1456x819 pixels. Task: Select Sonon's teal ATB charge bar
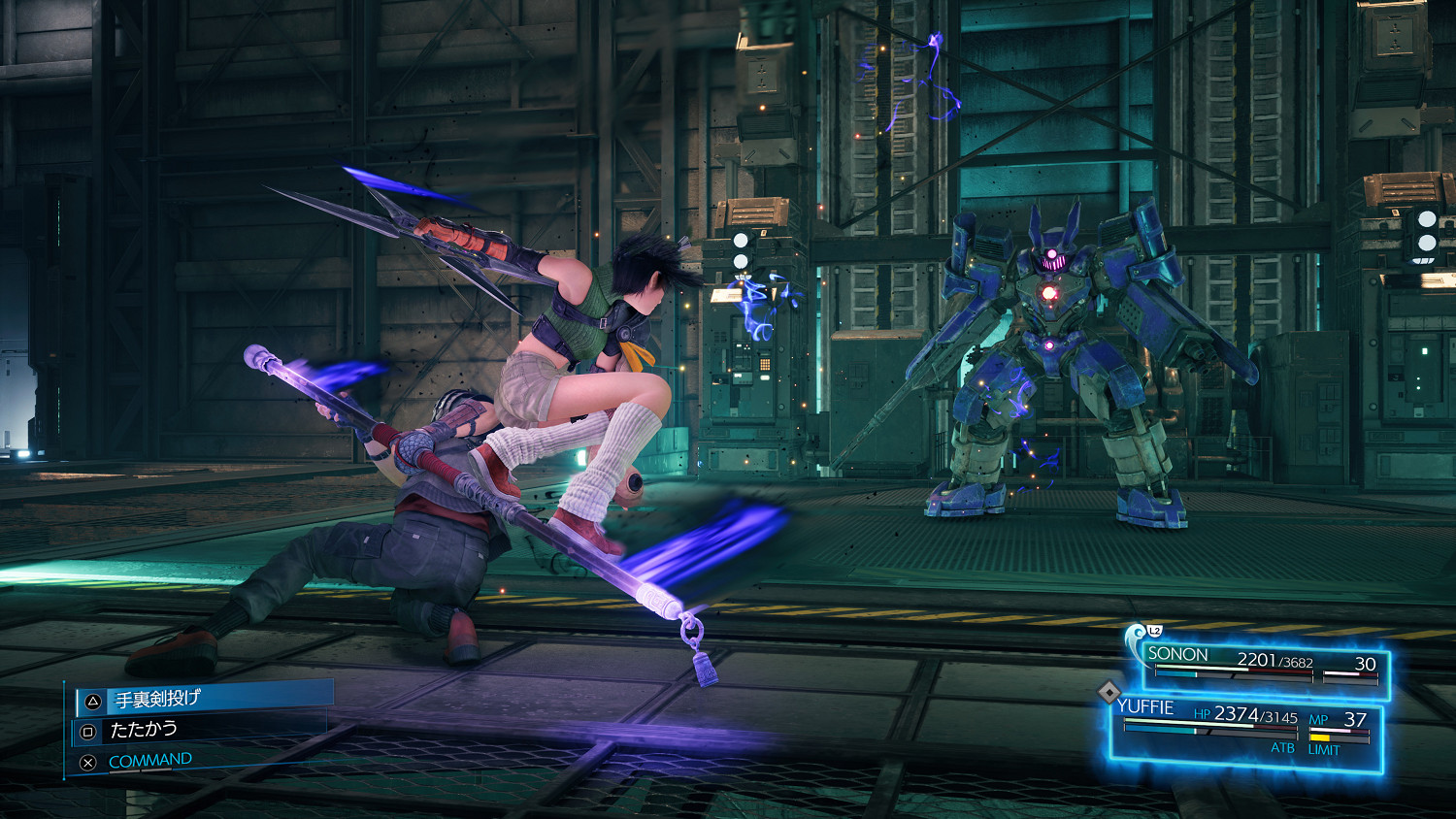(1175, 674)
